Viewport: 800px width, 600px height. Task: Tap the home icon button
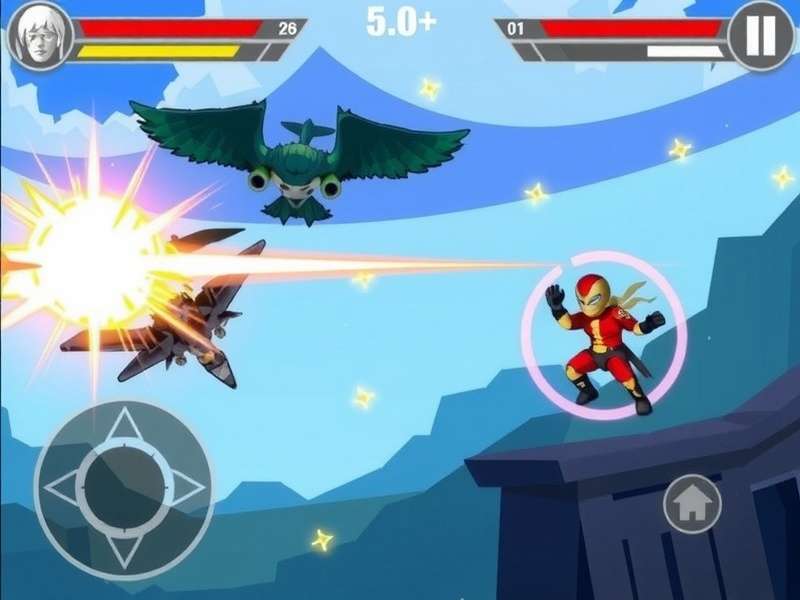[x=692, y=504]
